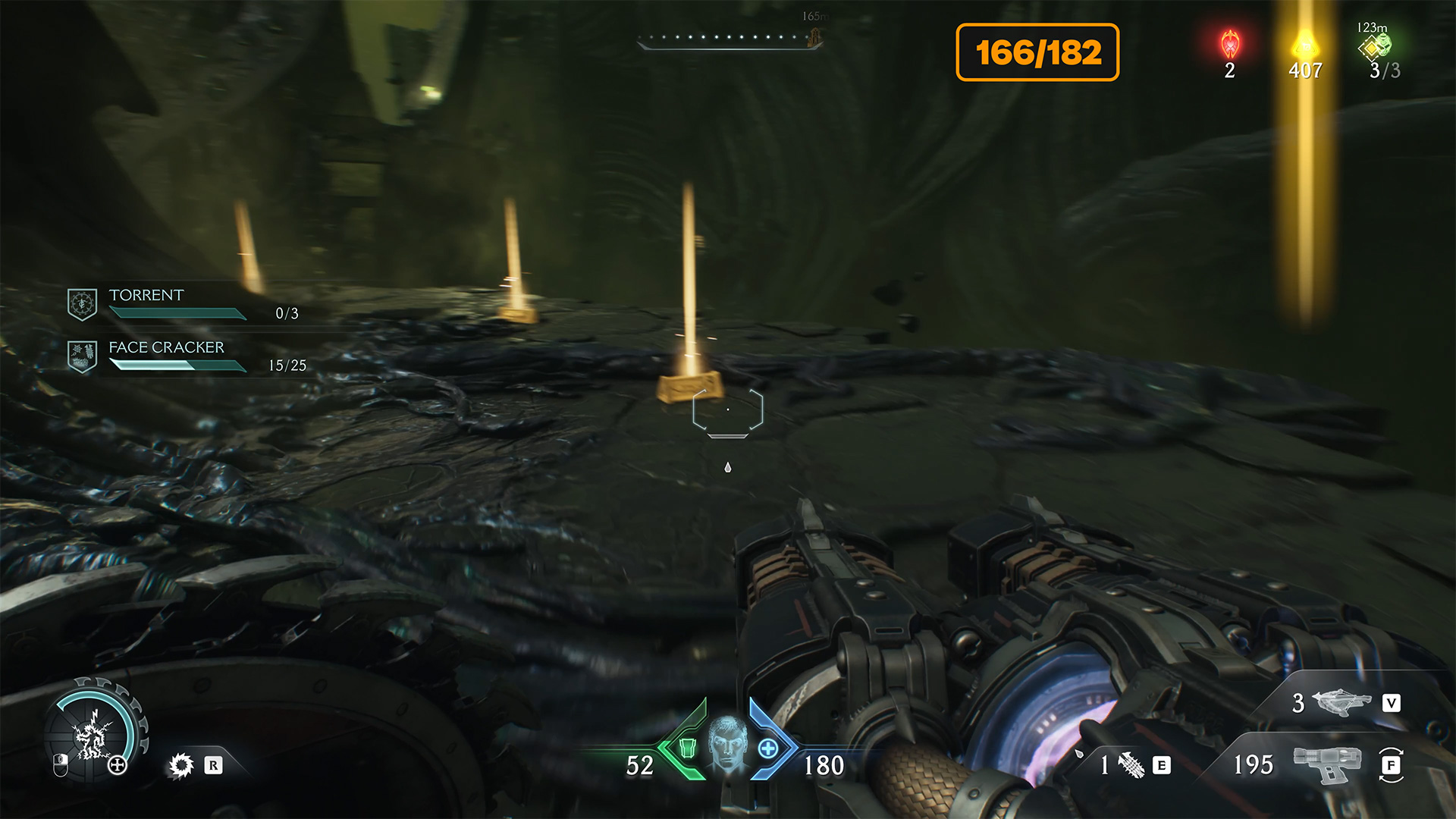Click the red demonic life sigil icon
Image resolution: width=1456 pixels, height=819 pixels.
point(1230,45)
